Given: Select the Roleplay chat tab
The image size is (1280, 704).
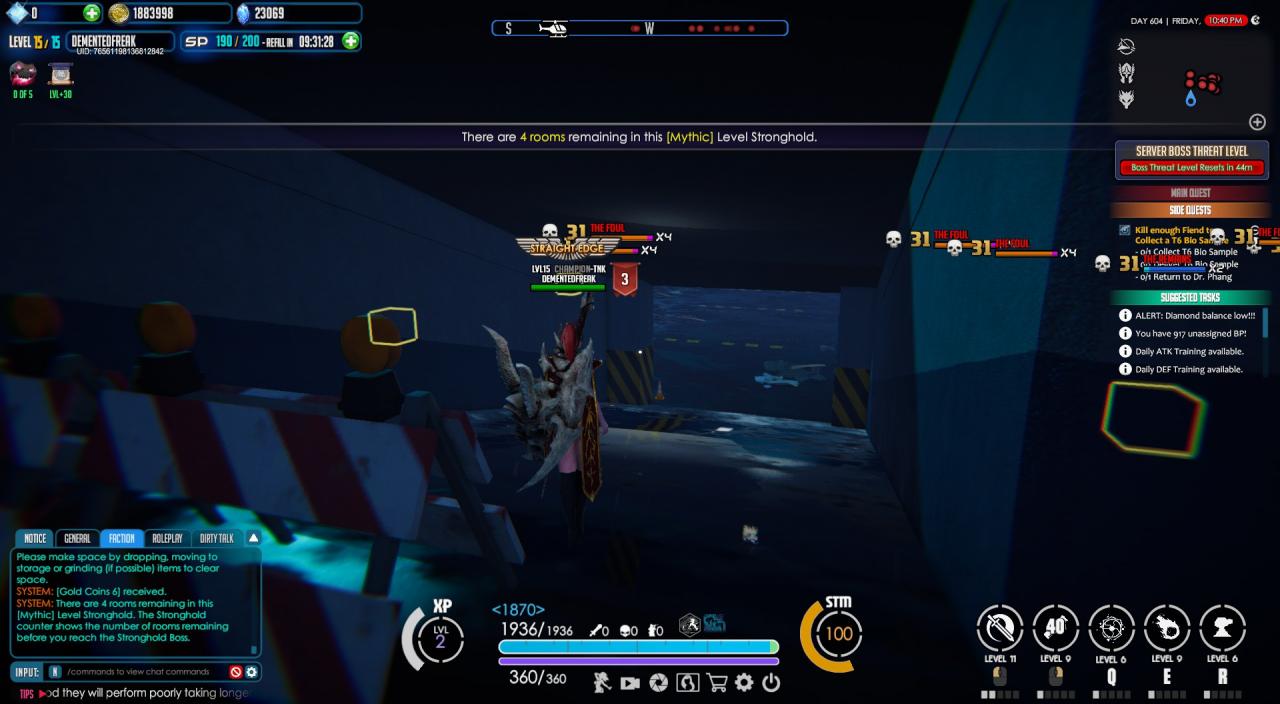Looking at the screenshot, I should [167, 538].
